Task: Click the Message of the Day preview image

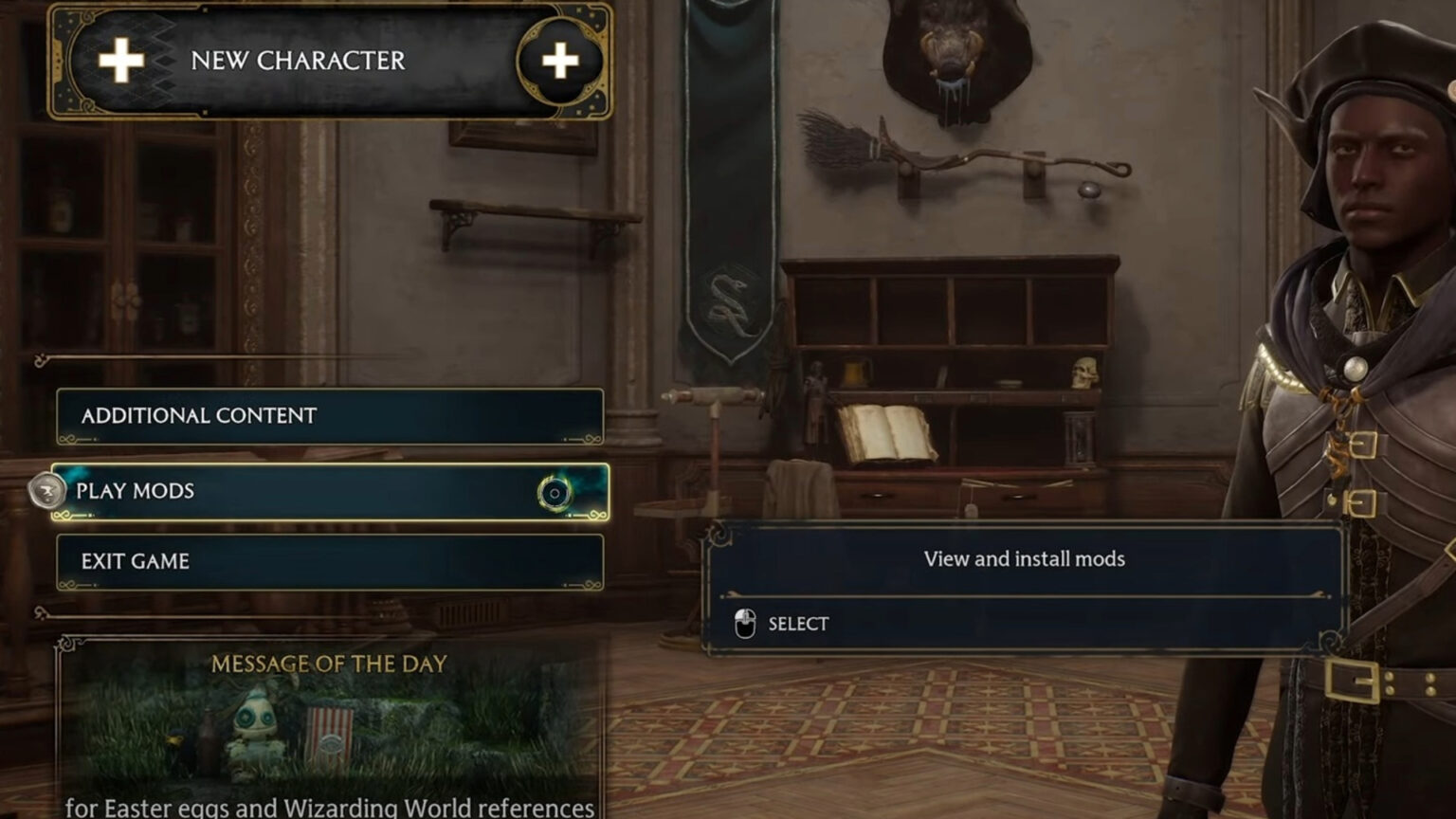Action: 327,735
